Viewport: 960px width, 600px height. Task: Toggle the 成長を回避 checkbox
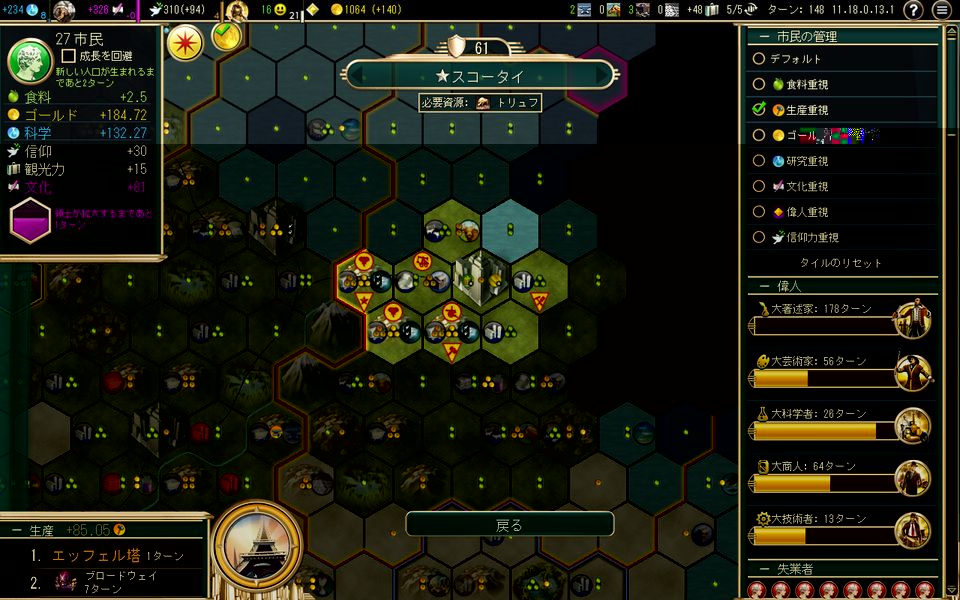point(69,58)
